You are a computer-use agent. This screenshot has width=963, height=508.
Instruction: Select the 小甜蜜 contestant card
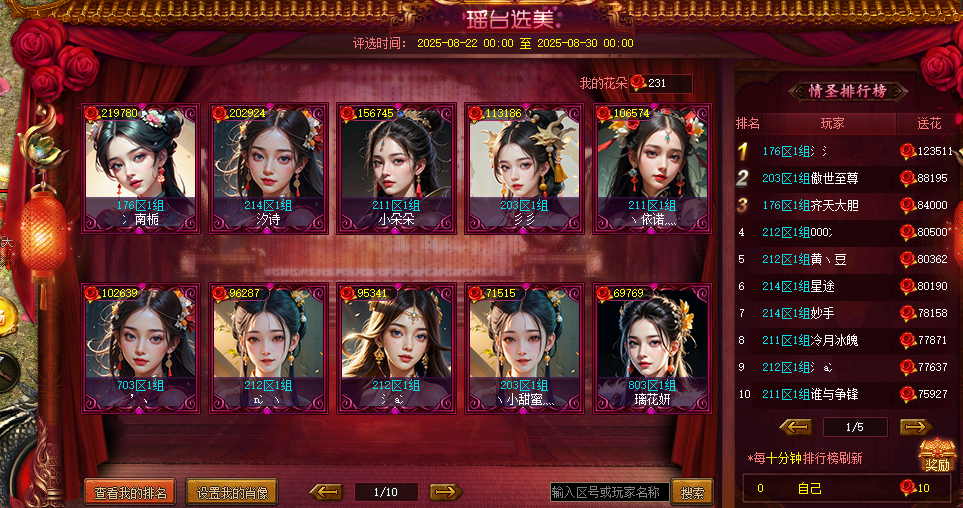(x=524, y=348)
